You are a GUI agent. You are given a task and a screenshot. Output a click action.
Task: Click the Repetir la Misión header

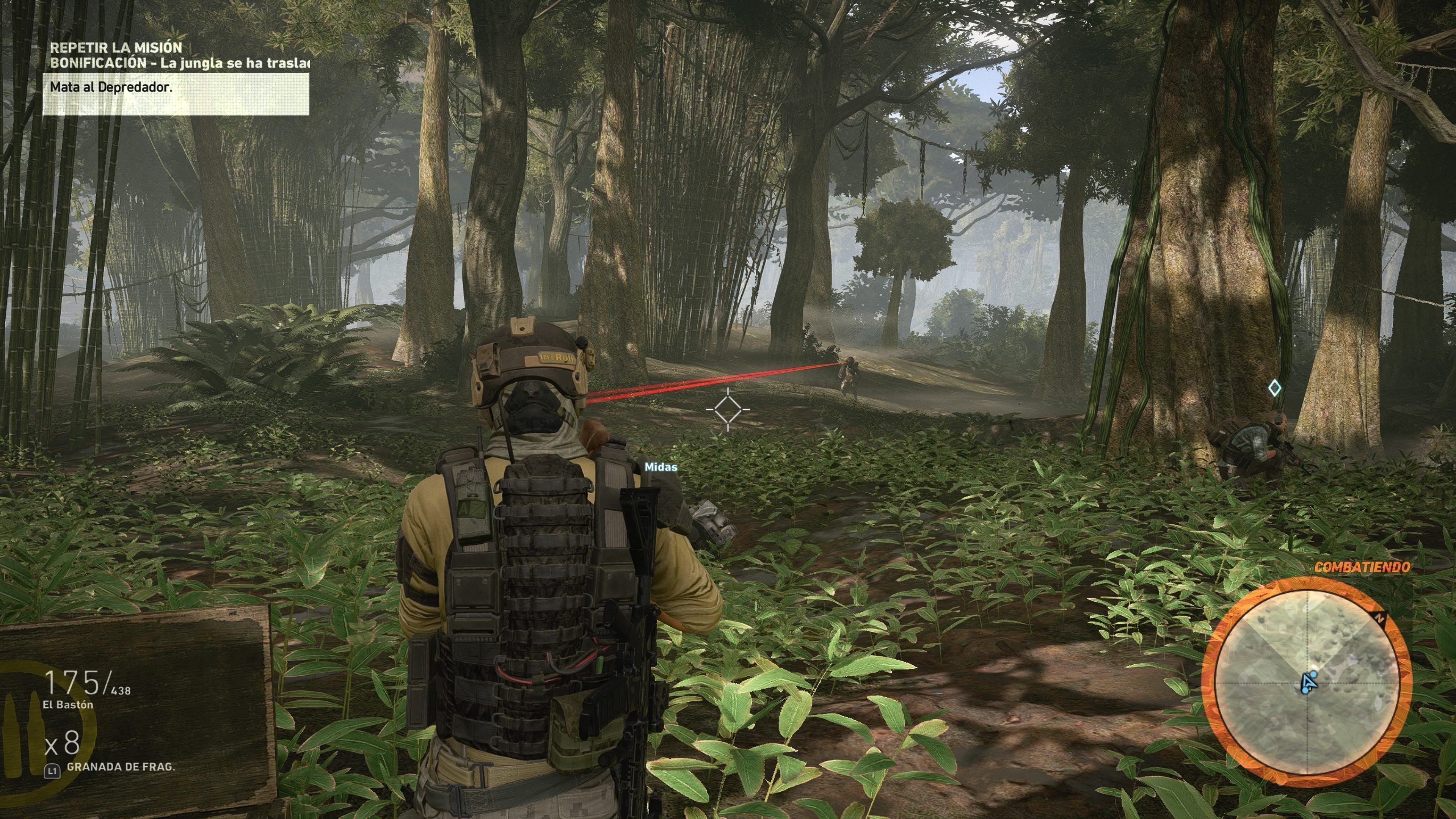tap(116, 47)
